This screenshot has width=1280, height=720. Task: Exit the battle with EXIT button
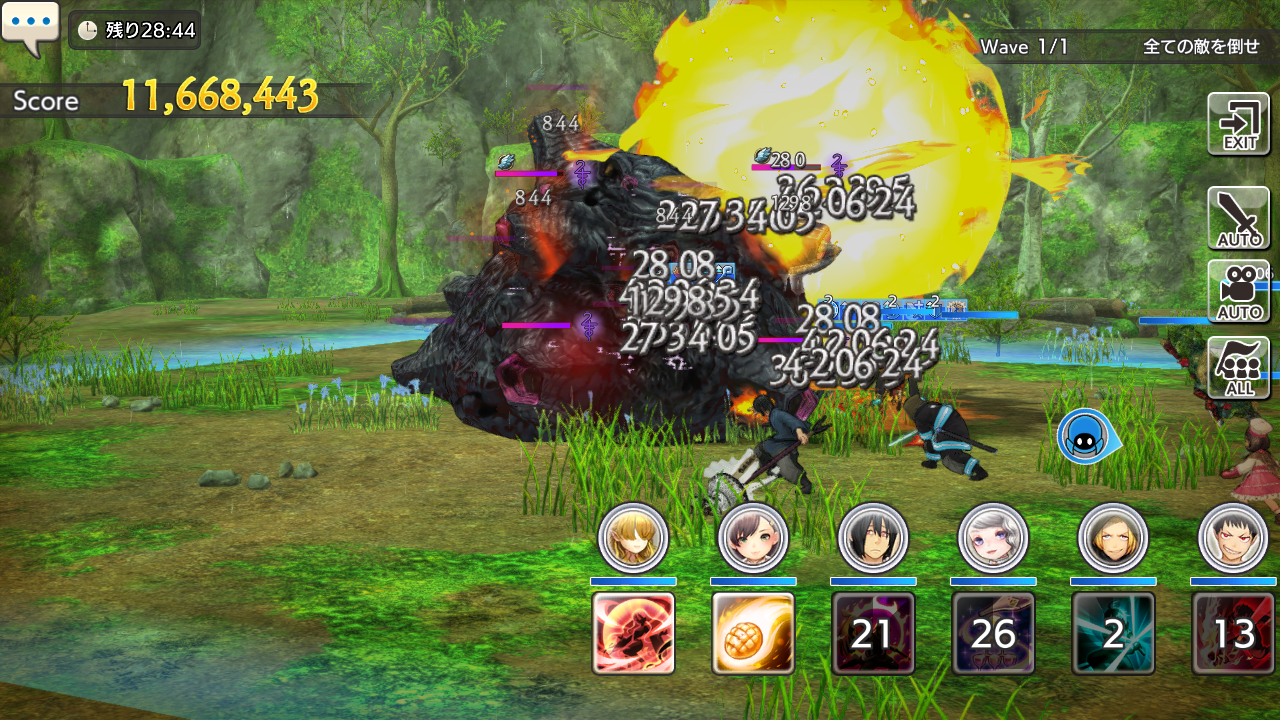1238,124
